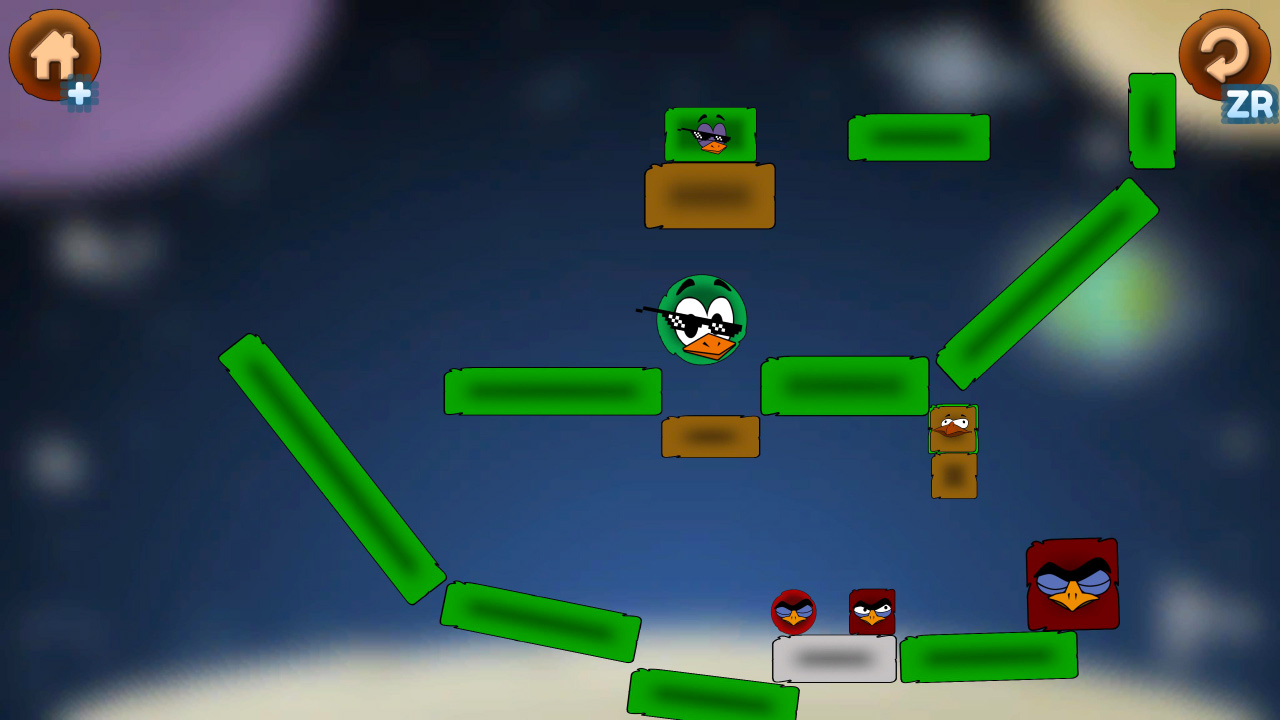This screenshot has width=1280, height=720.
Task: Restart the level using the ZR replay icon
Action: (1224, 55)
